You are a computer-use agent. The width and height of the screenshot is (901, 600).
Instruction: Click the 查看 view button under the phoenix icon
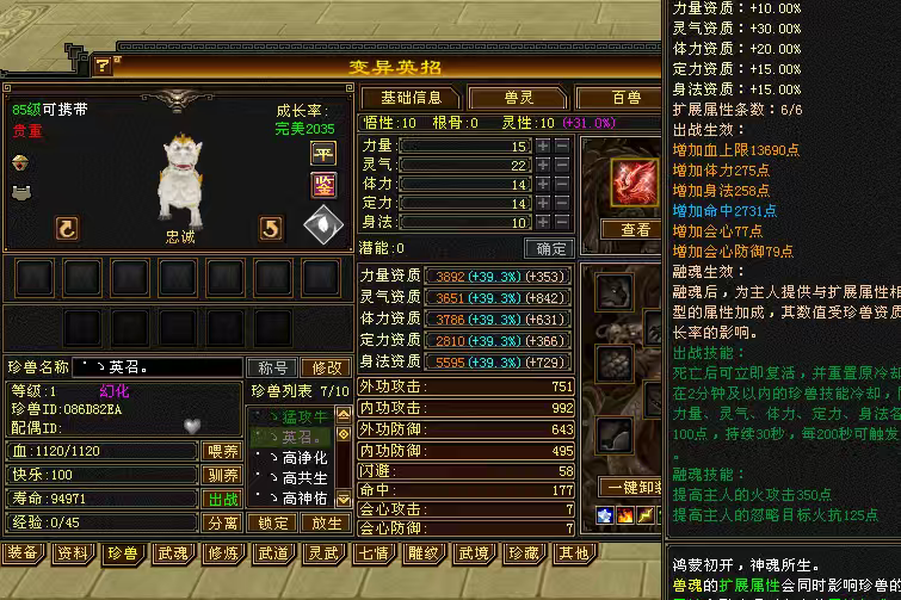click(x=635, y=229)
